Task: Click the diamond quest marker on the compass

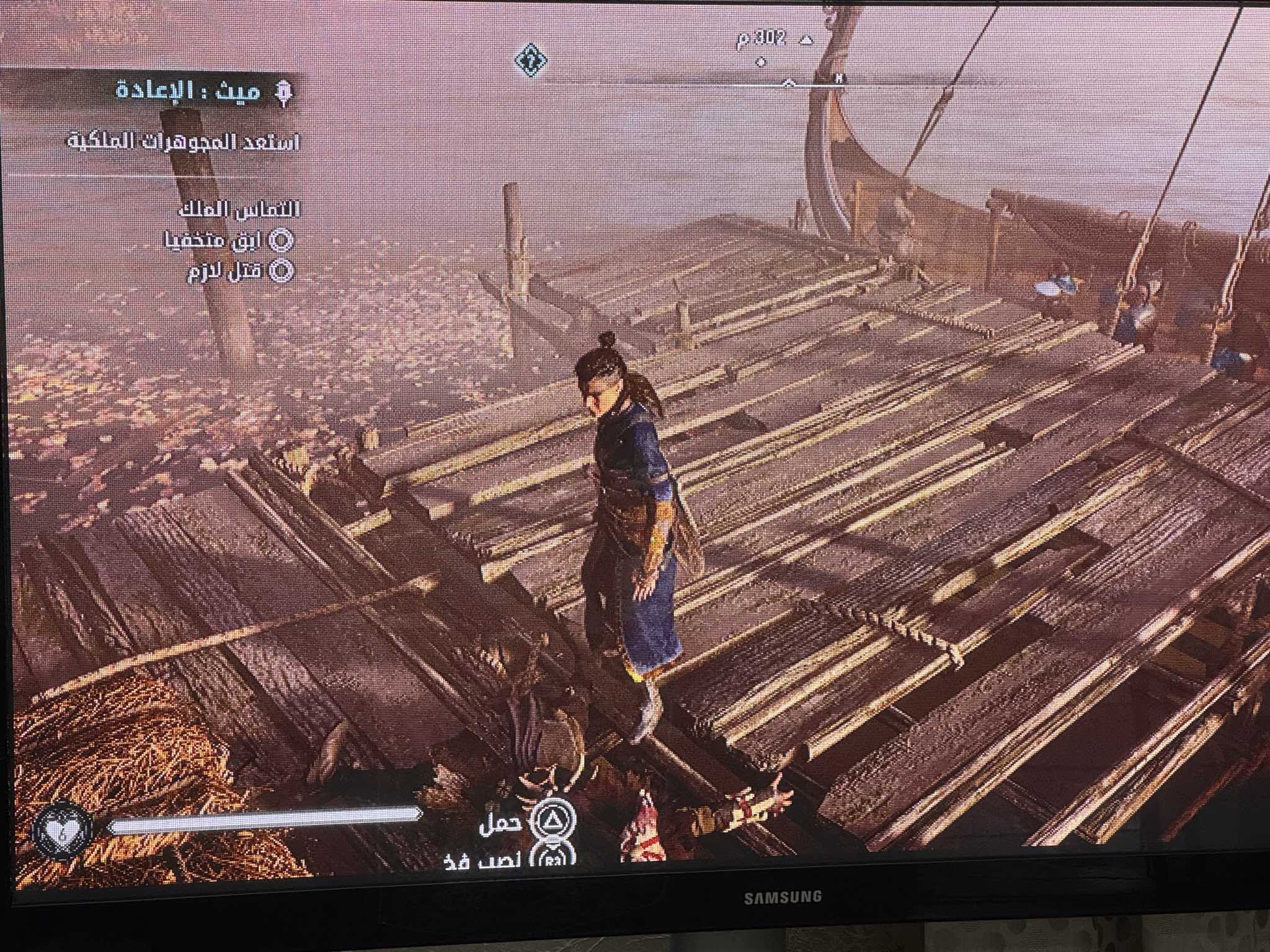Action: tap(531, 60)
